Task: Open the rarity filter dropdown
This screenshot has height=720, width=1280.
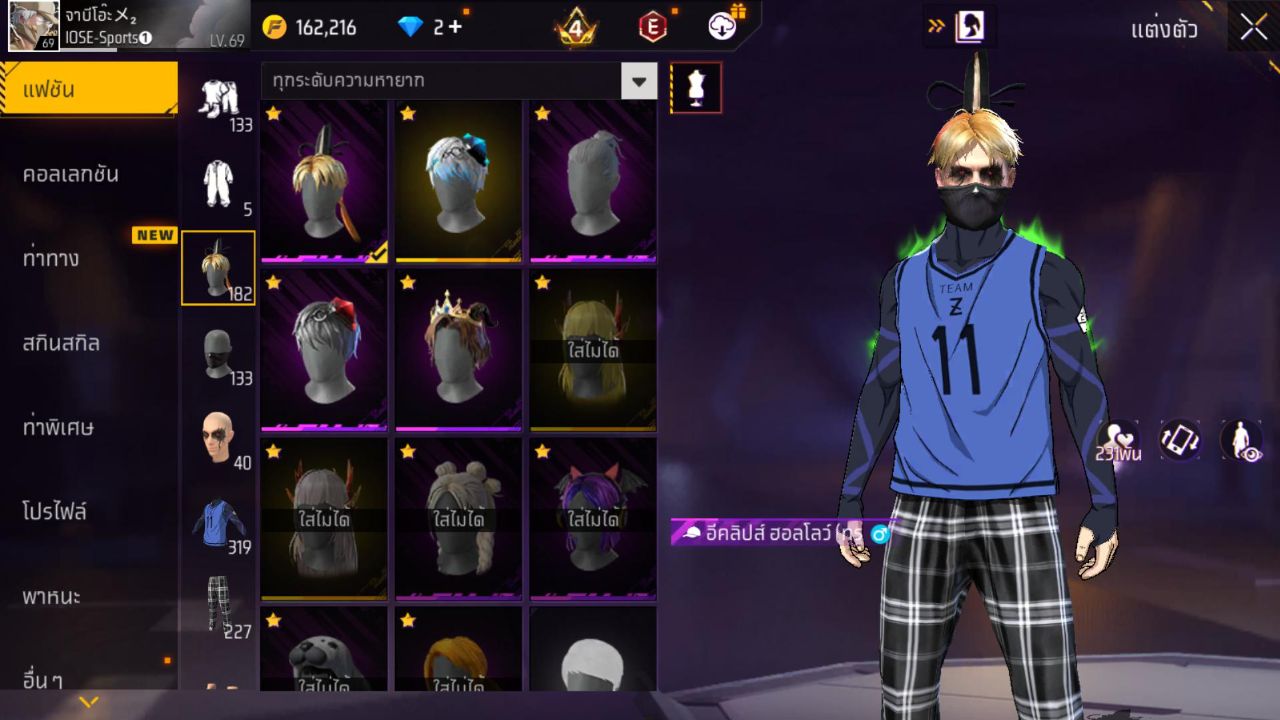Action: pos(637,82)
